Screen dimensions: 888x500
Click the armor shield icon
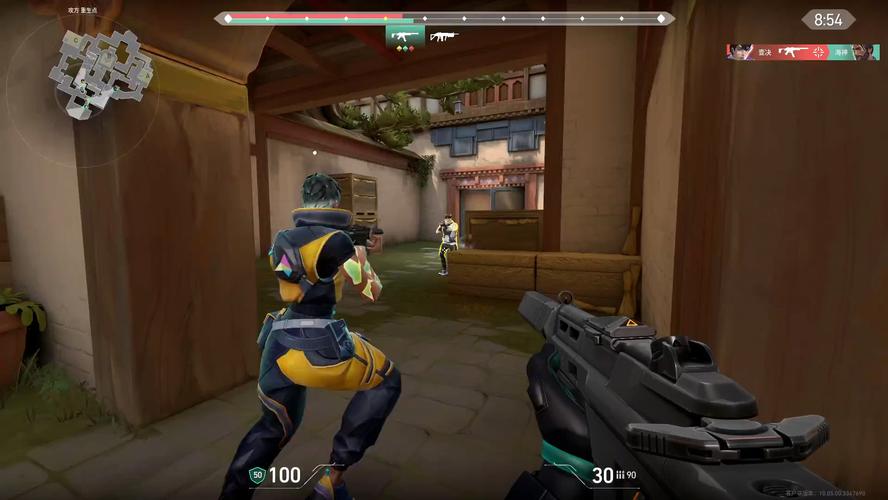click(x=256, y=475)
